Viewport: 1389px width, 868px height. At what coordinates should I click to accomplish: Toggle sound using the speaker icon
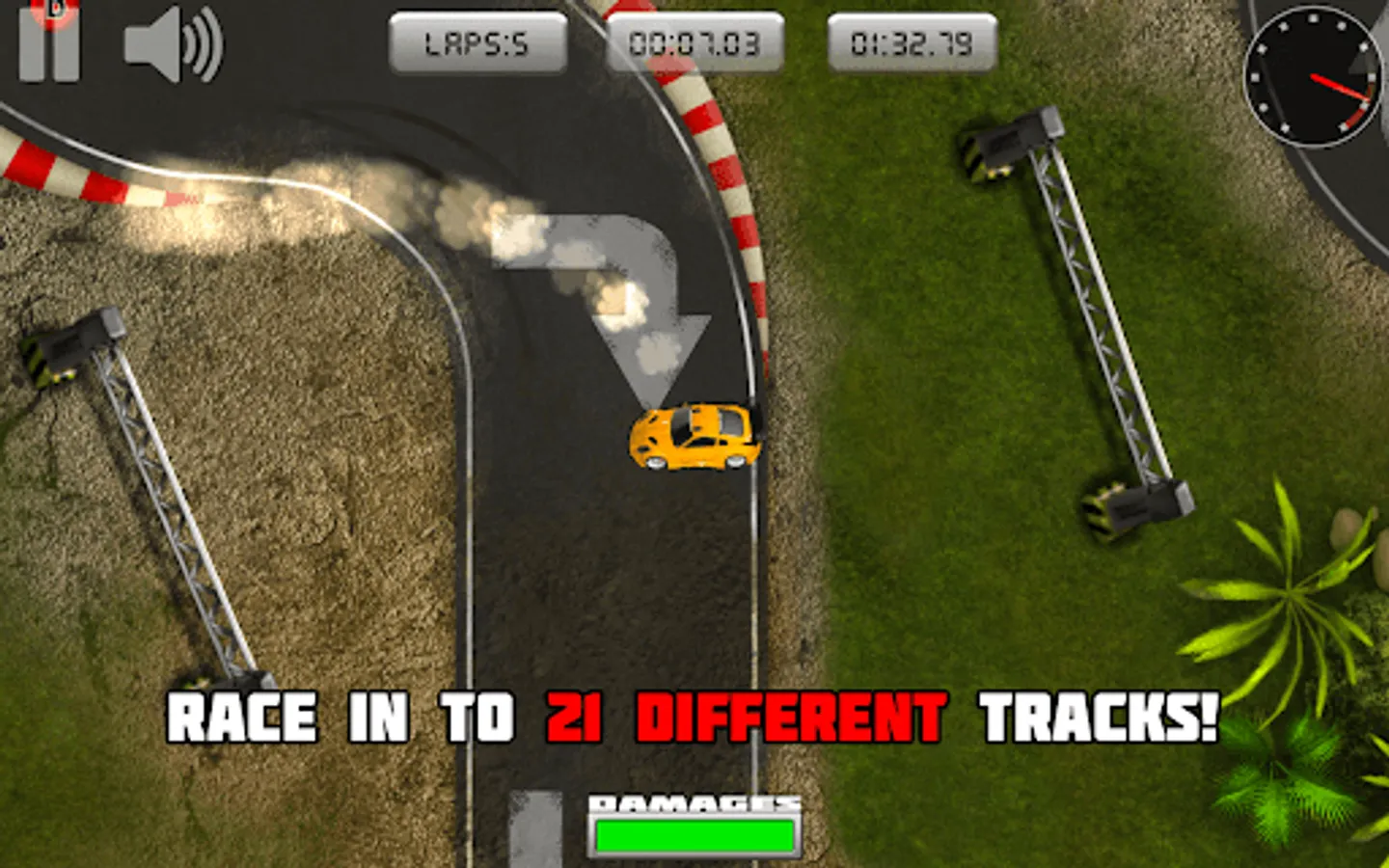click(x=169, y=48)
